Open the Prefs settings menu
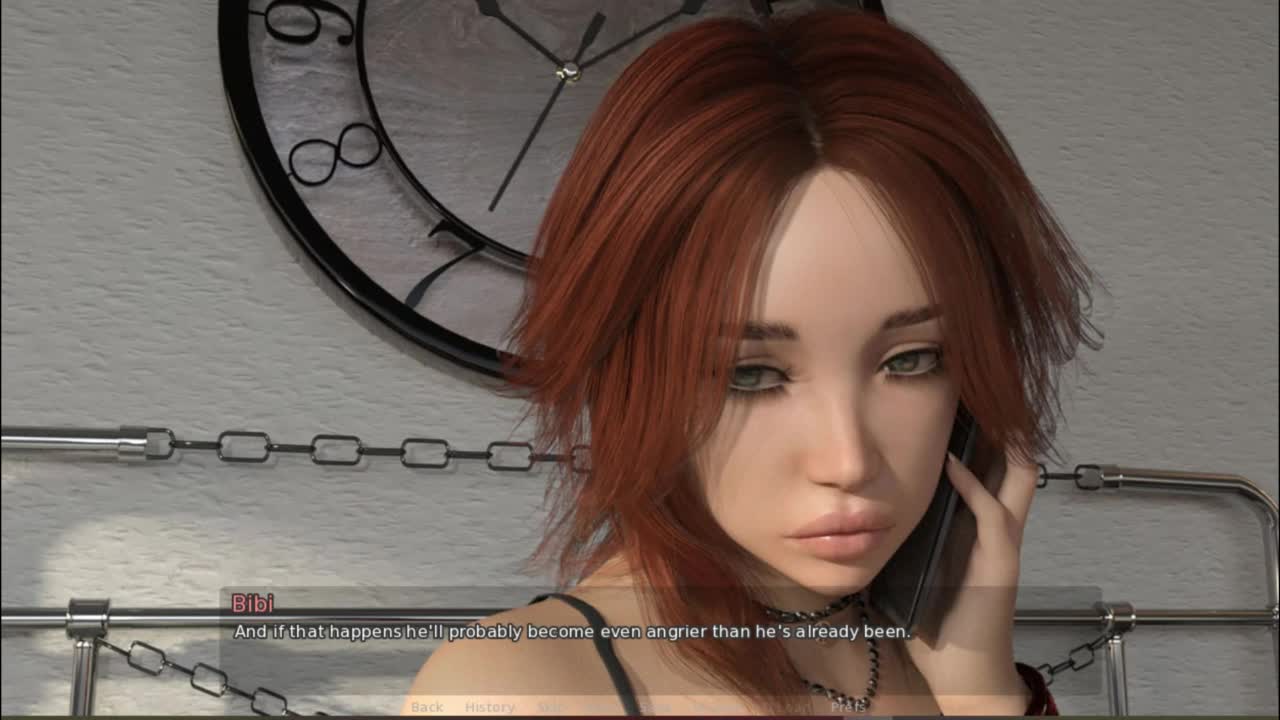Viewport: 1280px width, 720px height. (848, 707)
